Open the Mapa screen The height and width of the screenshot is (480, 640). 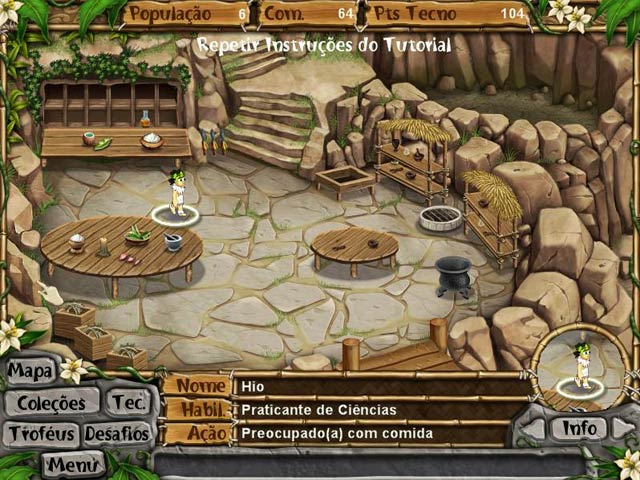pyautogui.click(x=30, y=372)
